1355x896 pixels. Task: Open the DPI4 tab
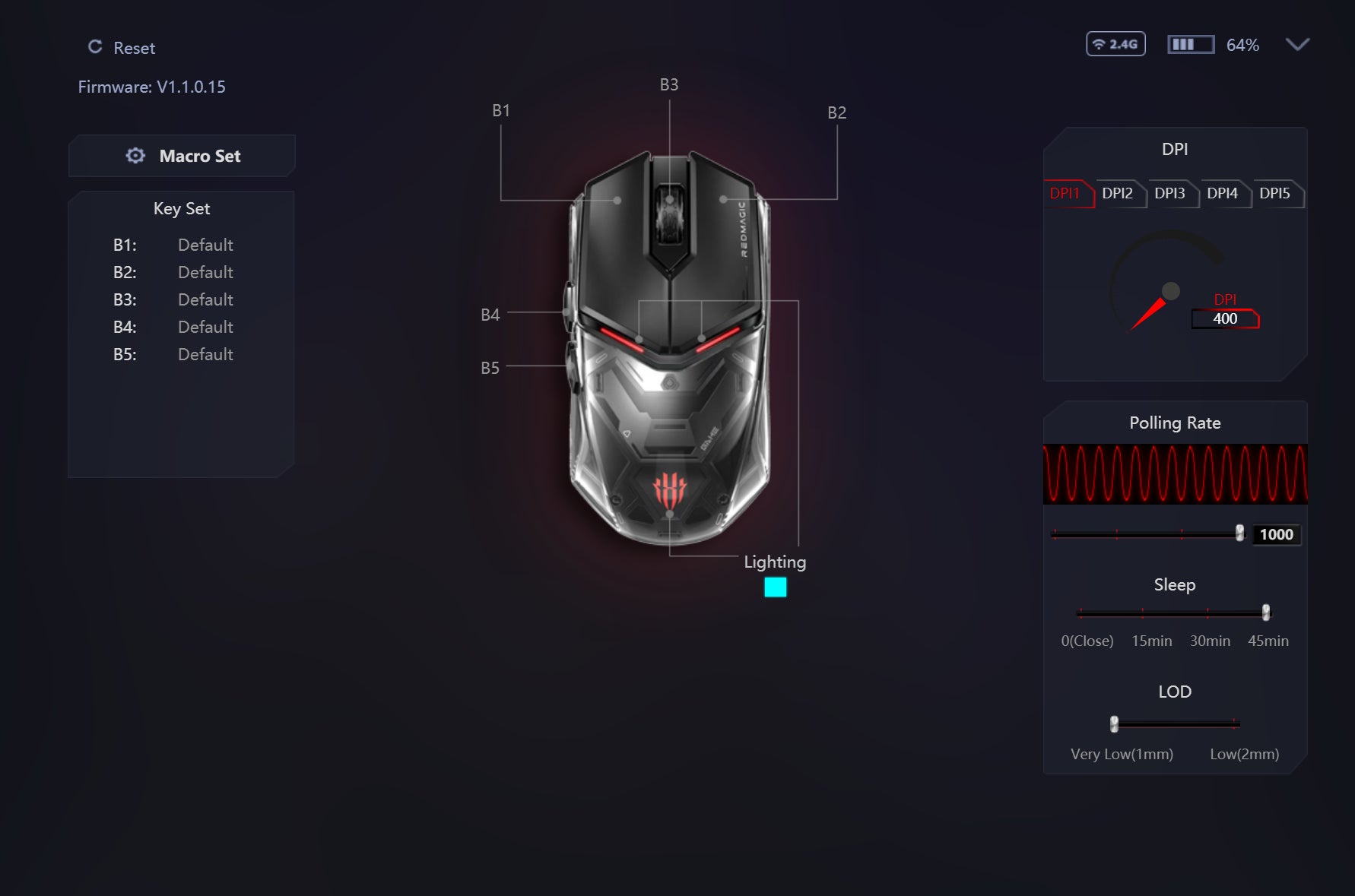(1222, 193)
